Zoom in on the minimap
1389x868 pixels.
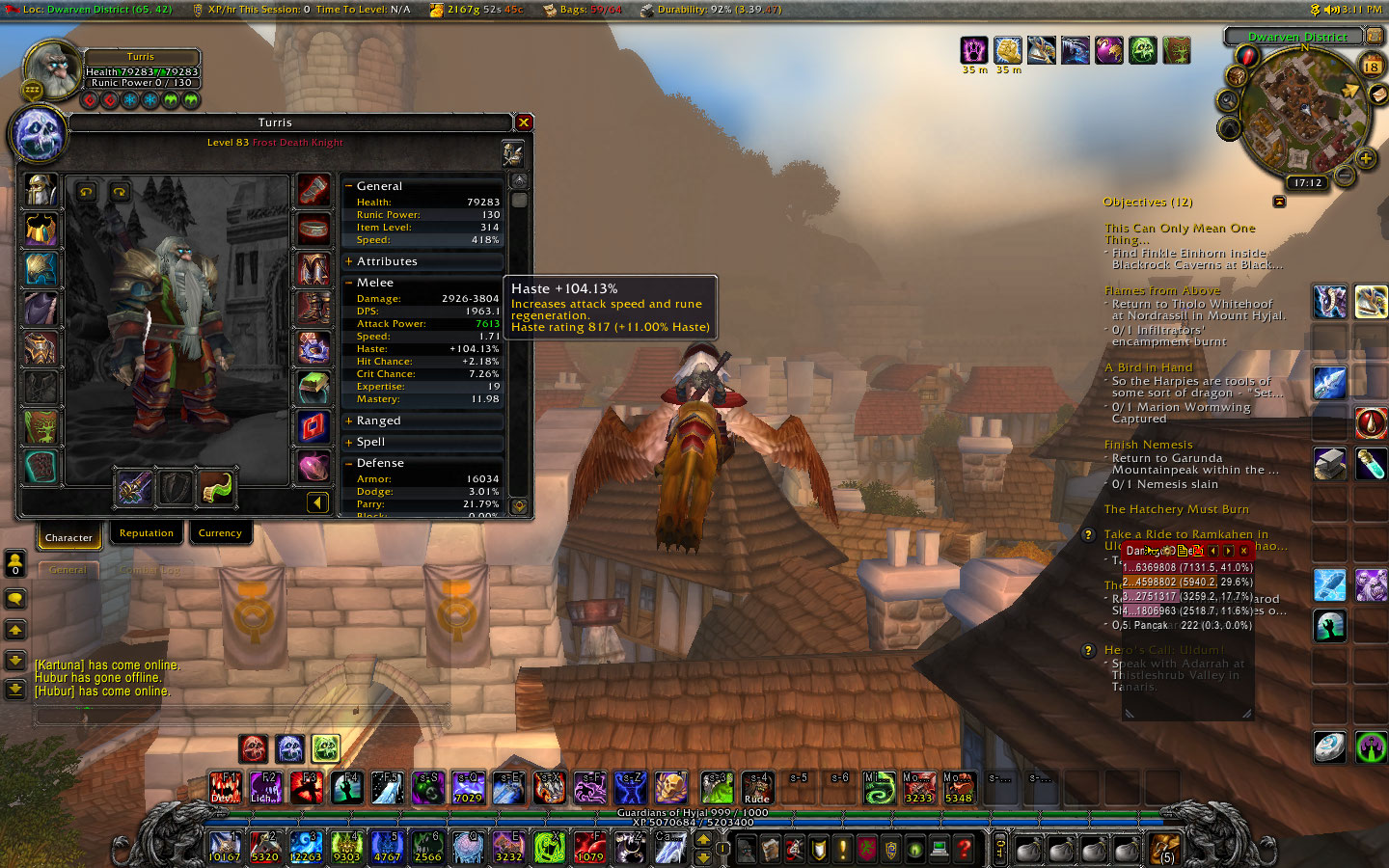[1365, 158]
